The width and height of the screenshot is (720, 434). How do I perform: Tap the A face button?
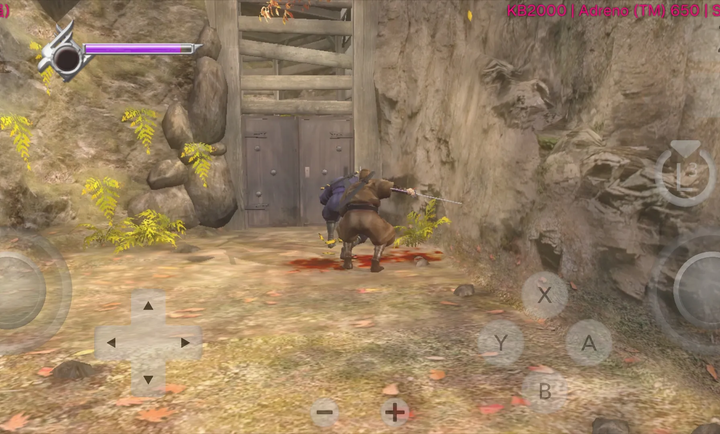589,343
